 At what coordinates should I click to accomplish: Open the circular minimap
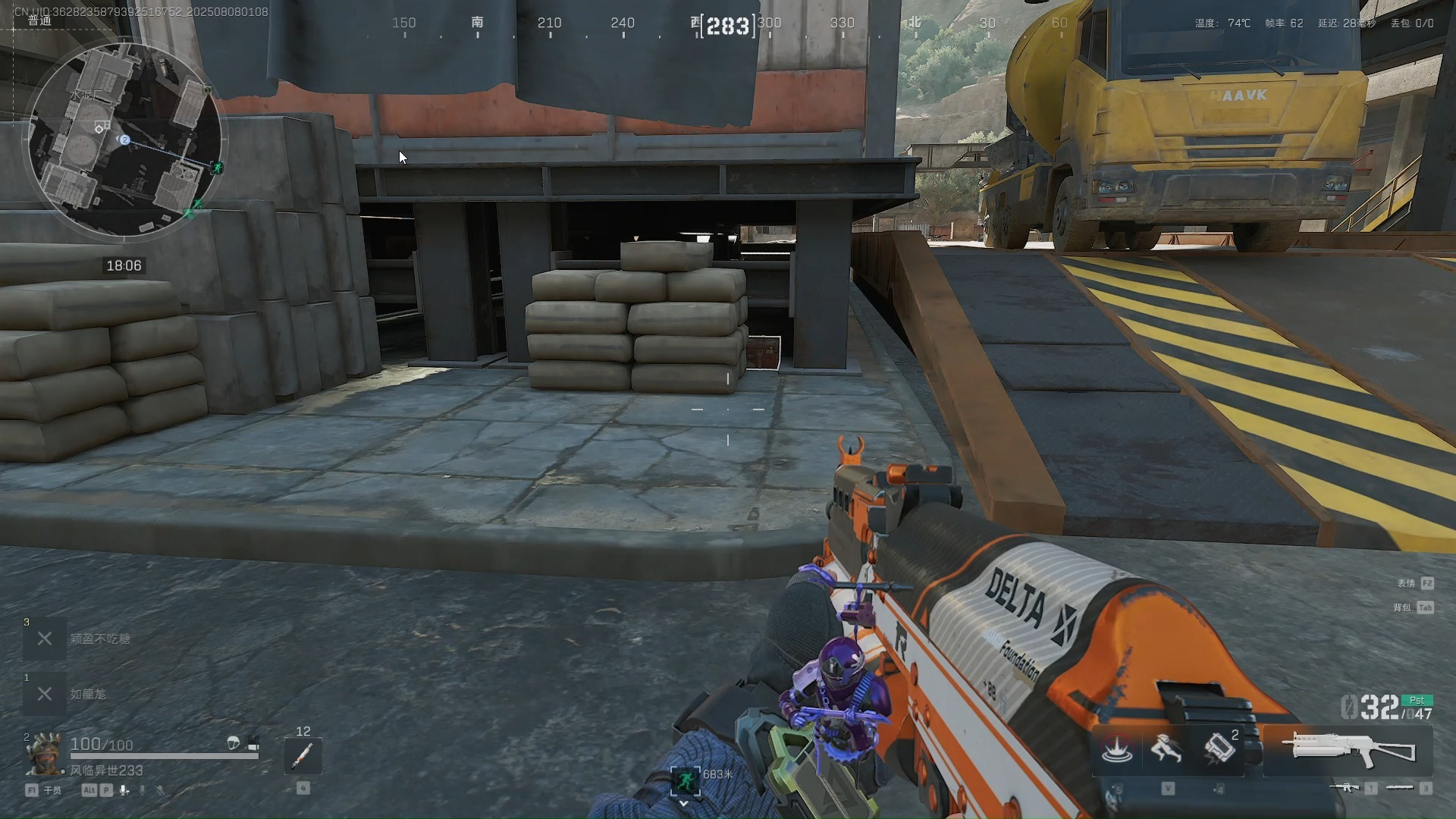[125, 140]
